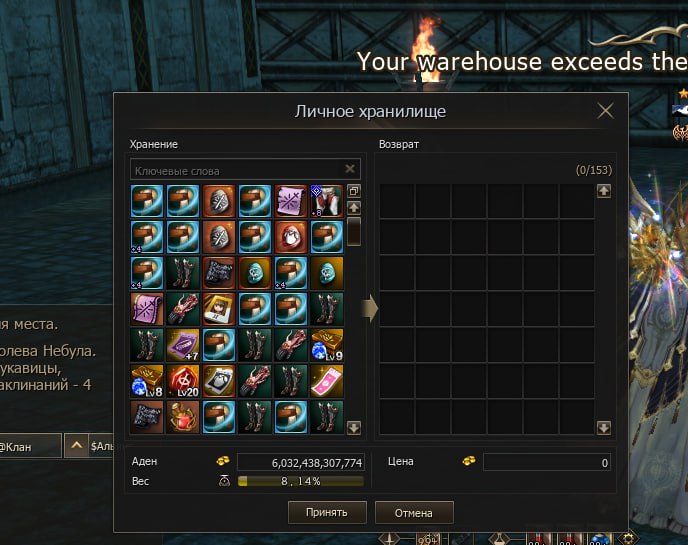Select the pink ticket item
688x545 pixels.
point(327,381)
